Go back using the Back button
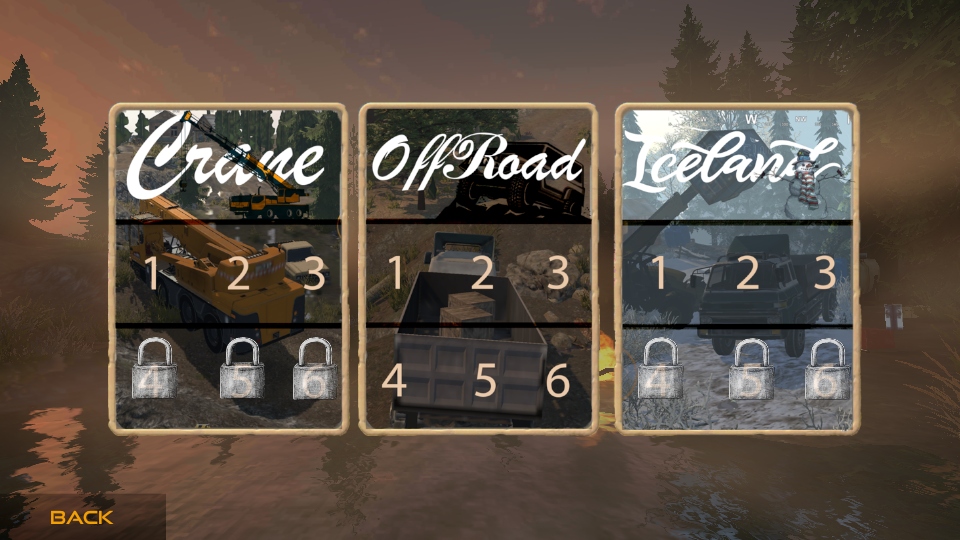 point(82,517)
